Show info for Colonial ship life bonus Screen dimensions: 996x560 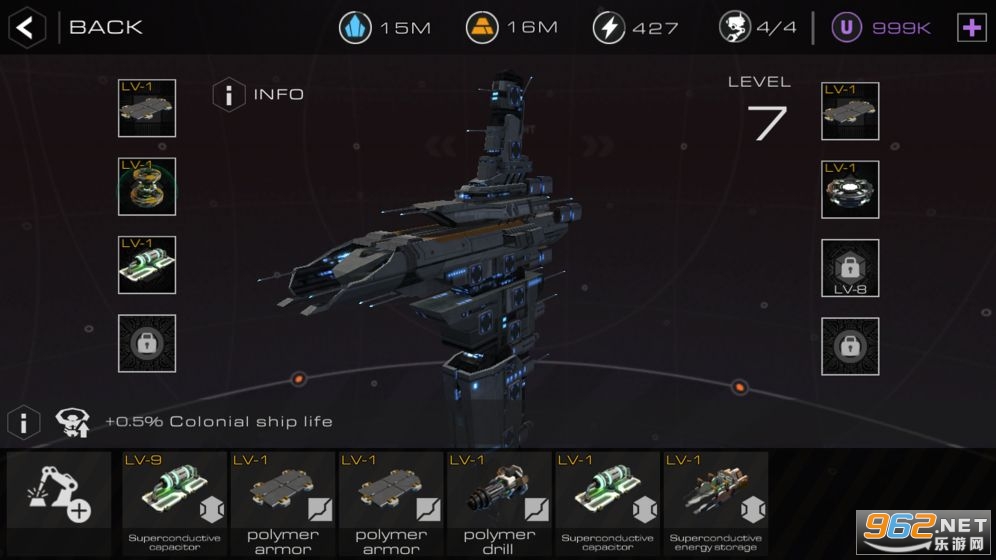[x=24, y=421]
